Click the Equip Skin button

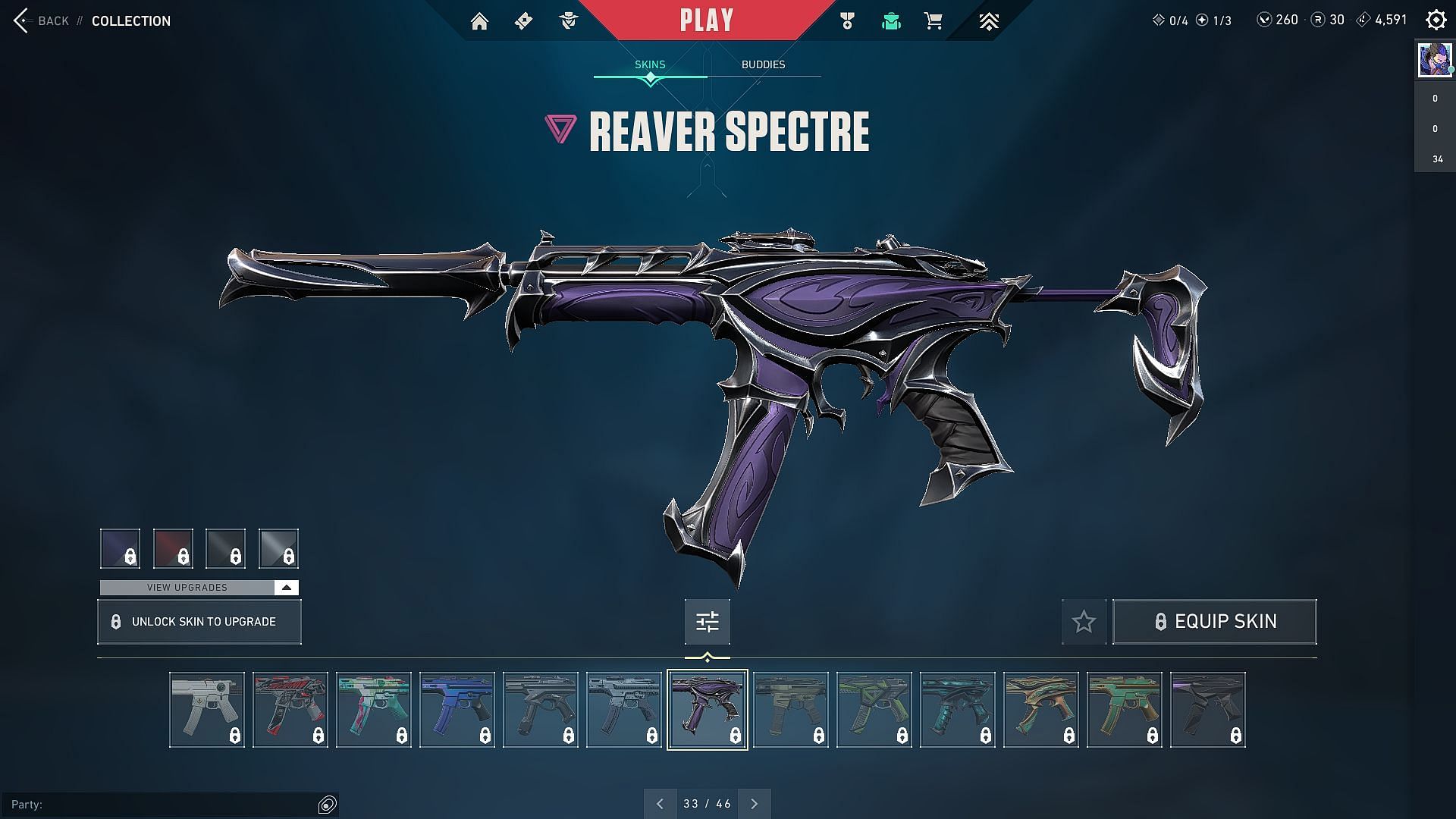point(1214,622)
